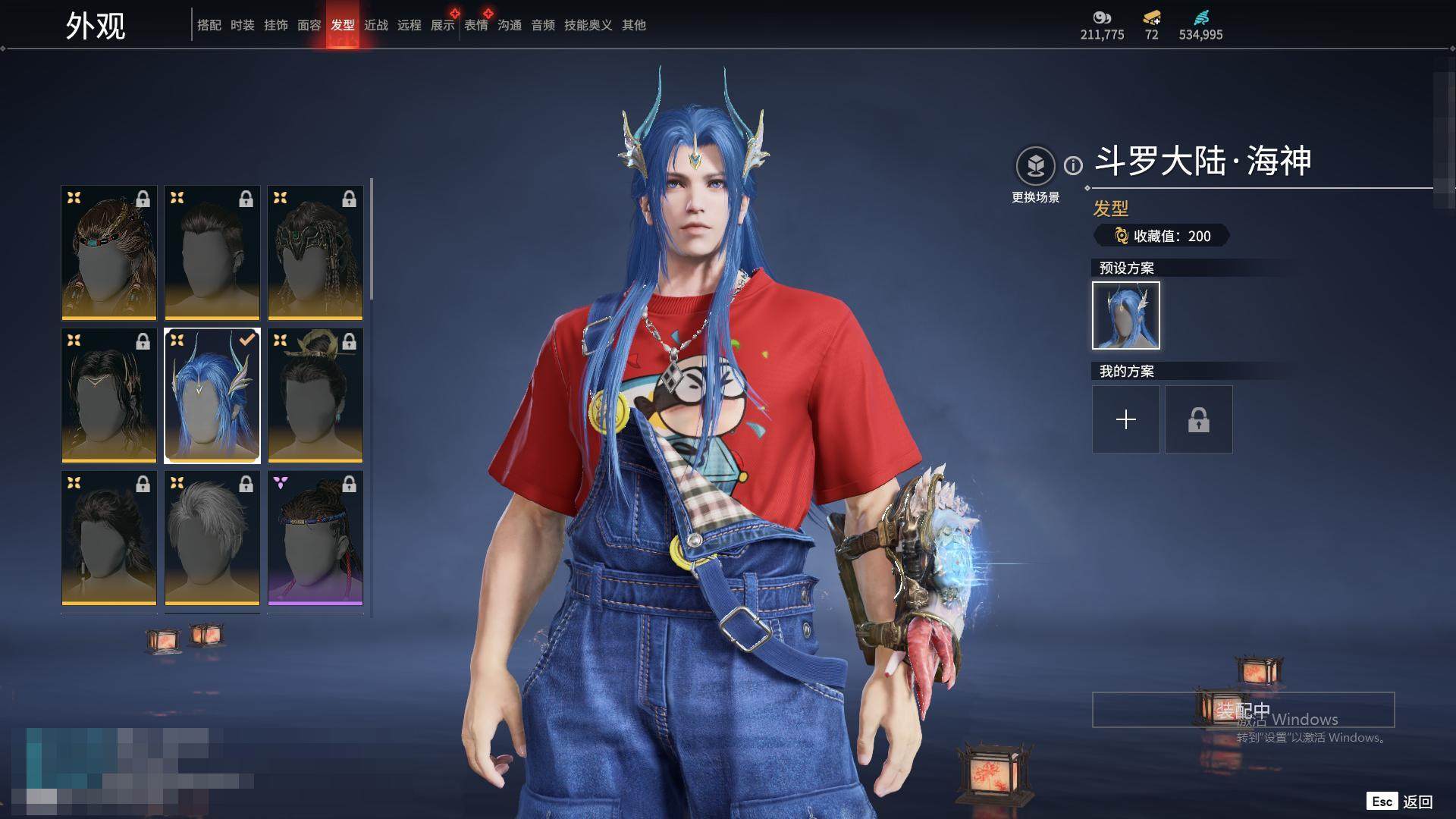Add a new custom scheme slot
This screenshot has width=1456, height=819.
[1126, 419]
